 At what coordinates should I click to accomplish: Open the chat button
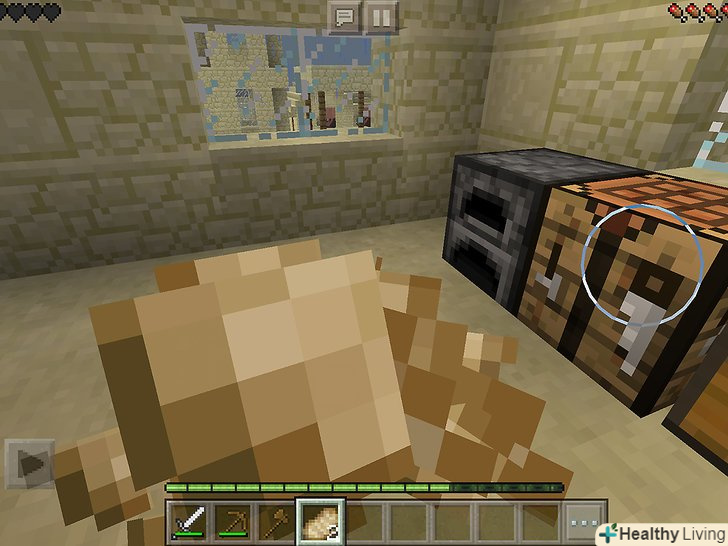(x=344, y=16)
